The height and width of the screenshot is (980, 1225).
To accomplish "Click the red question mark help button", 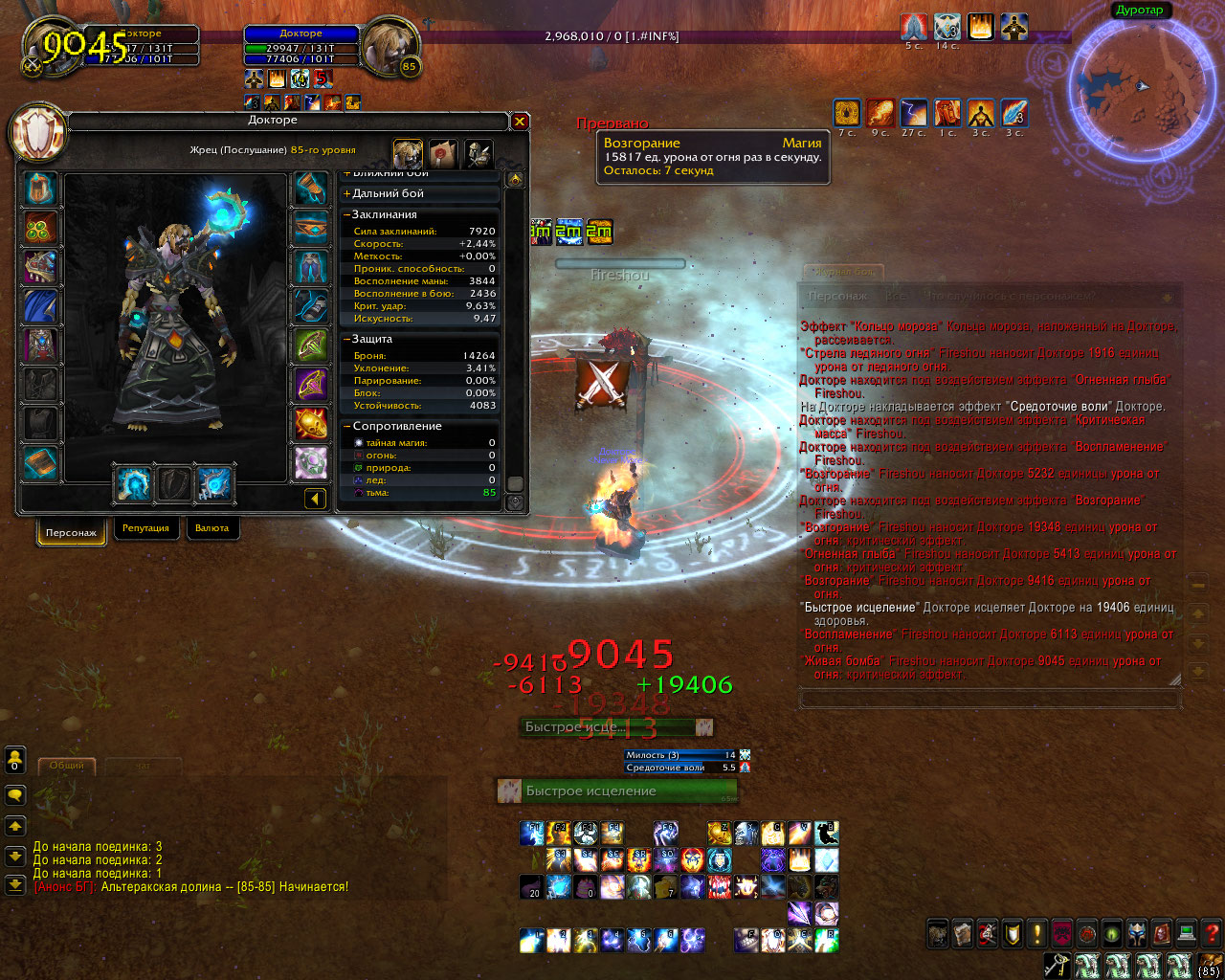I will (x=1213, y=933).
